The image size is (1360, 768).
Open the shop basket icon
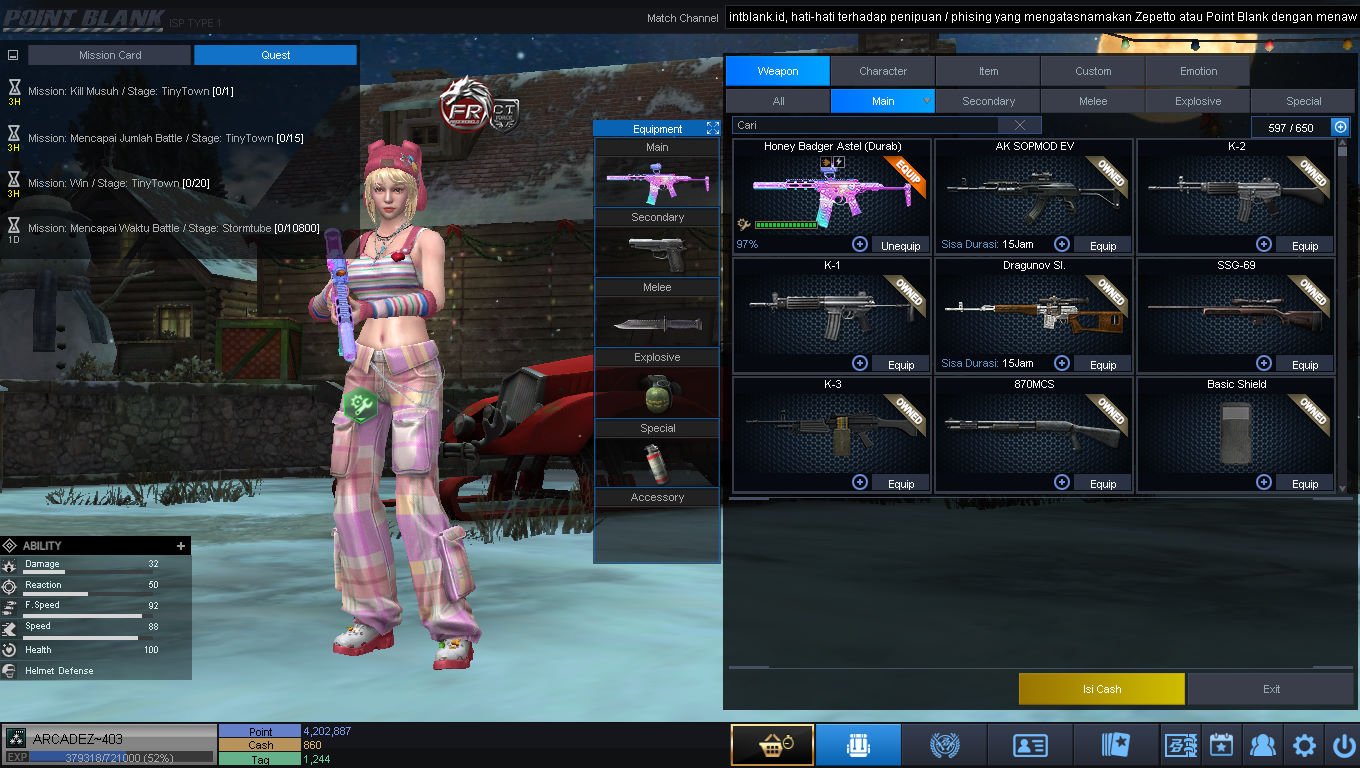pyautogui.click(x=771, y=746)
